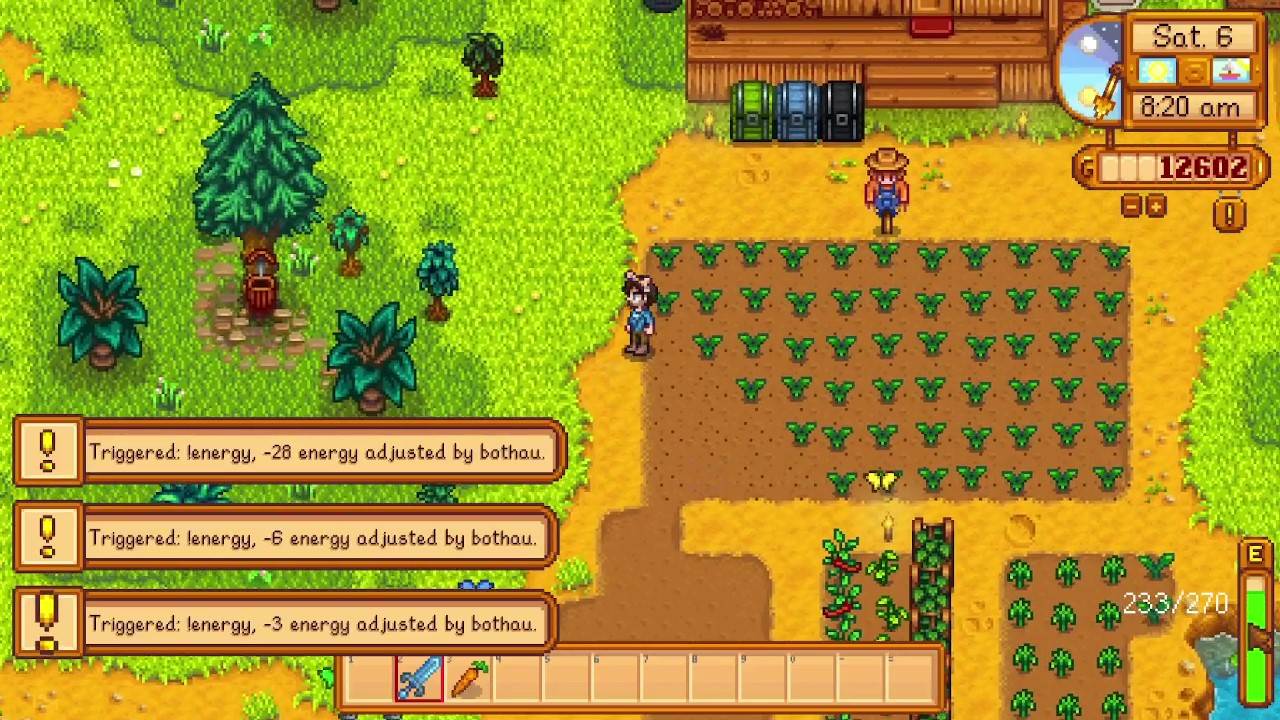Click the scarecrow farmer above the crop field
Image resolution: width=1280 pixels, height=720 pixels.
pos(886,190)
